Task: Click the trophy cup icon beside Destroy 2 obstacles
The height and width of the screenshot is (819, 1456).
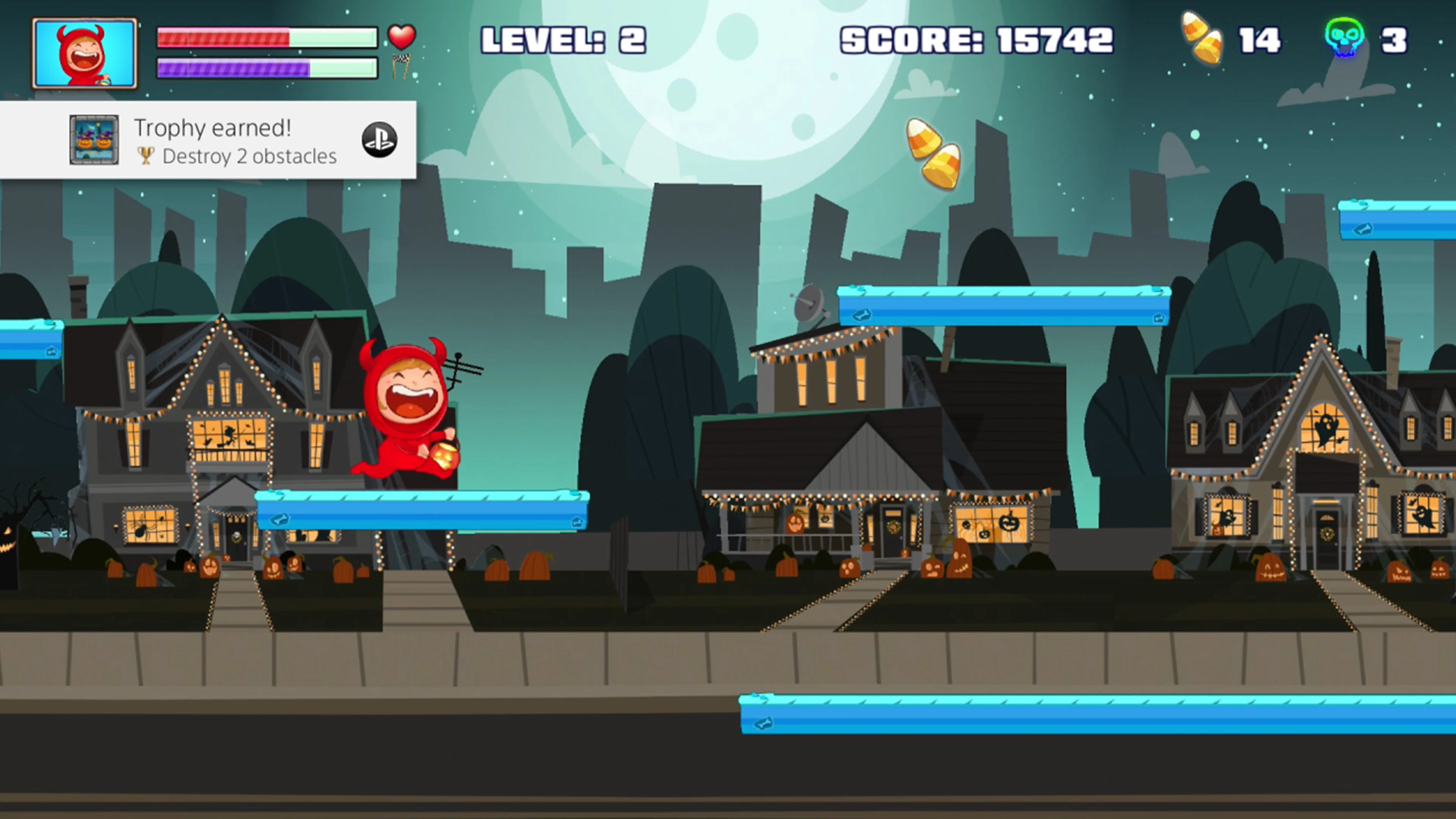Action: (146, 157)
